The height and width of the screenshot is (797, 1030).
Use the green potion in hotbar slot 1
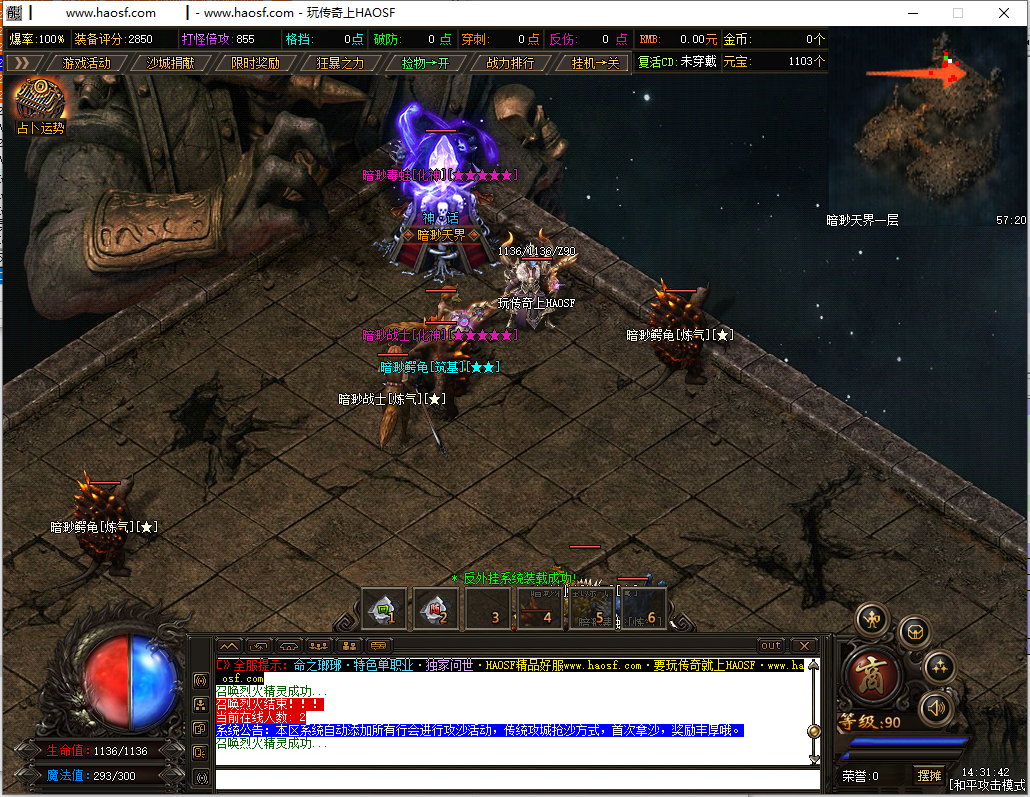pyautogui.click(x=384, y=608)
